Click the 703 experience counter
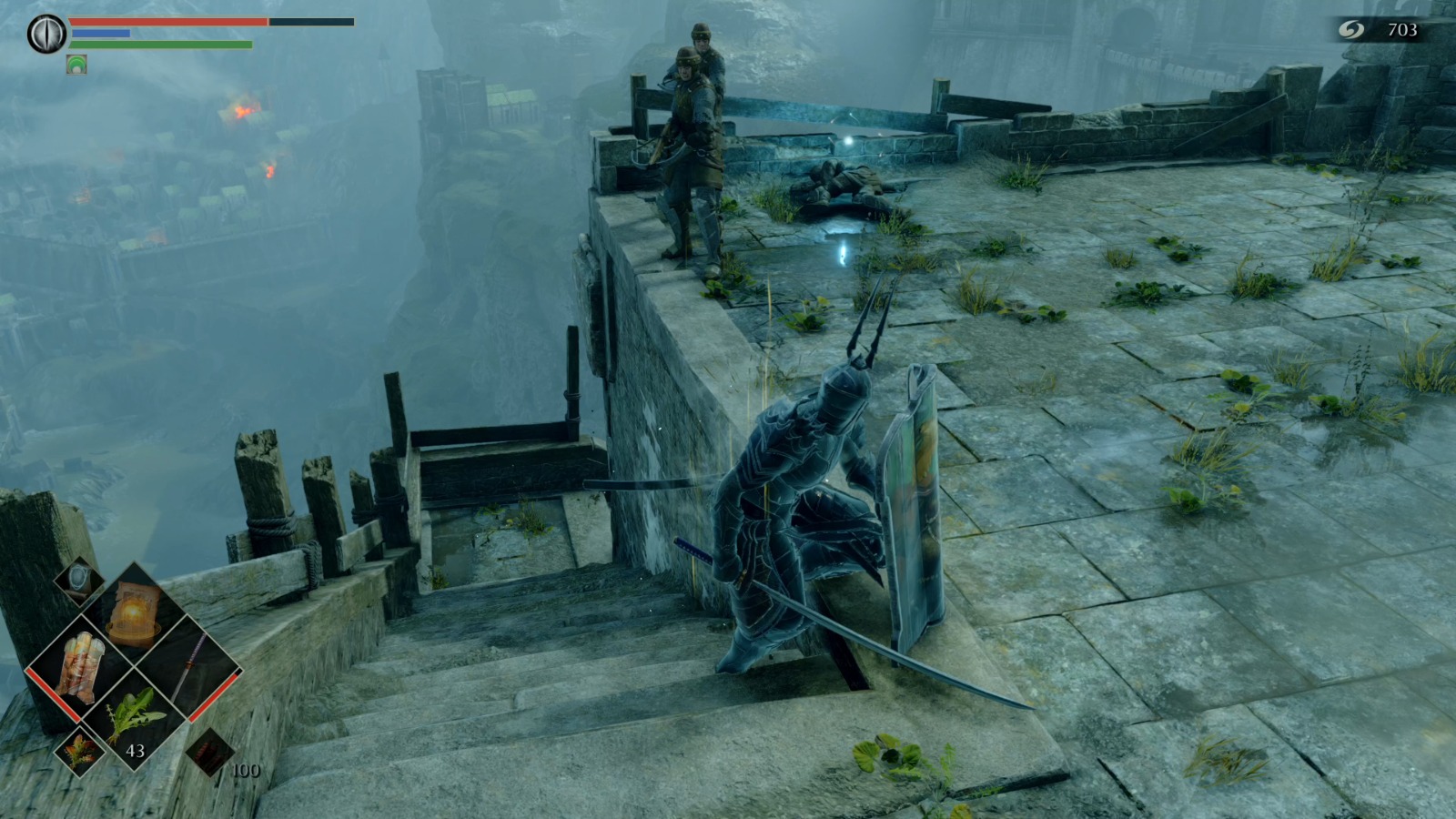1456x819 pixels. tap(1402, 28)
